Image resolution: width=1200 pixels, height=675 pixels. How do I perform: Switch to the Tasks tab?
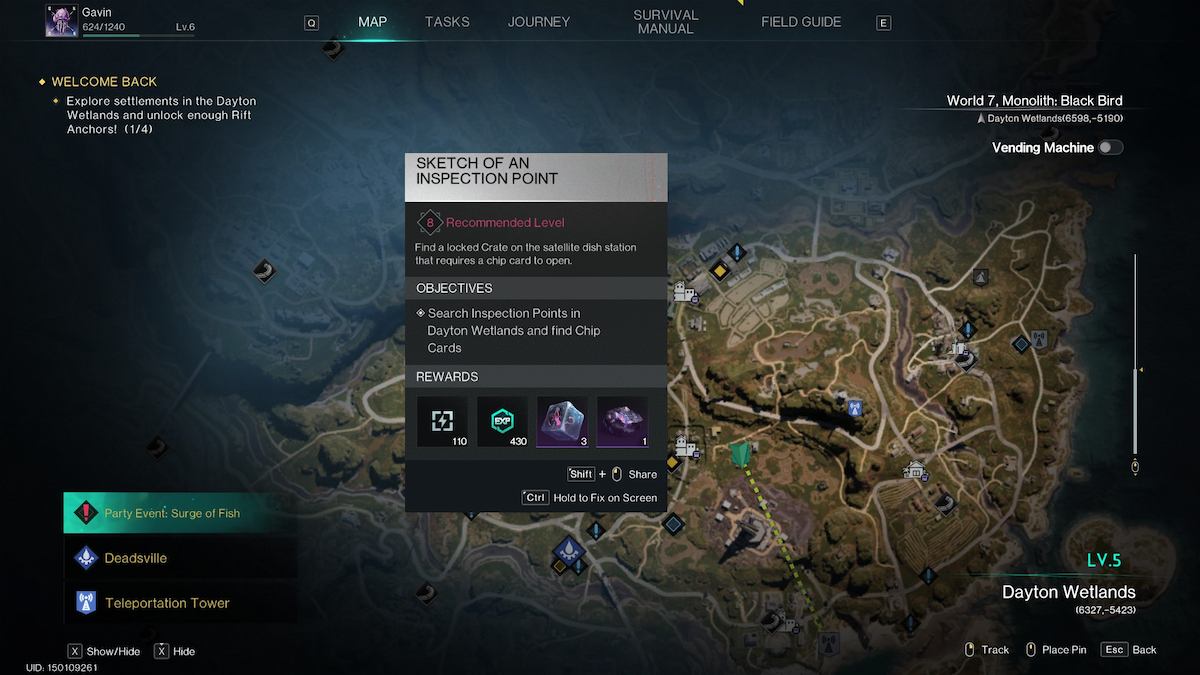click(447, 22)
